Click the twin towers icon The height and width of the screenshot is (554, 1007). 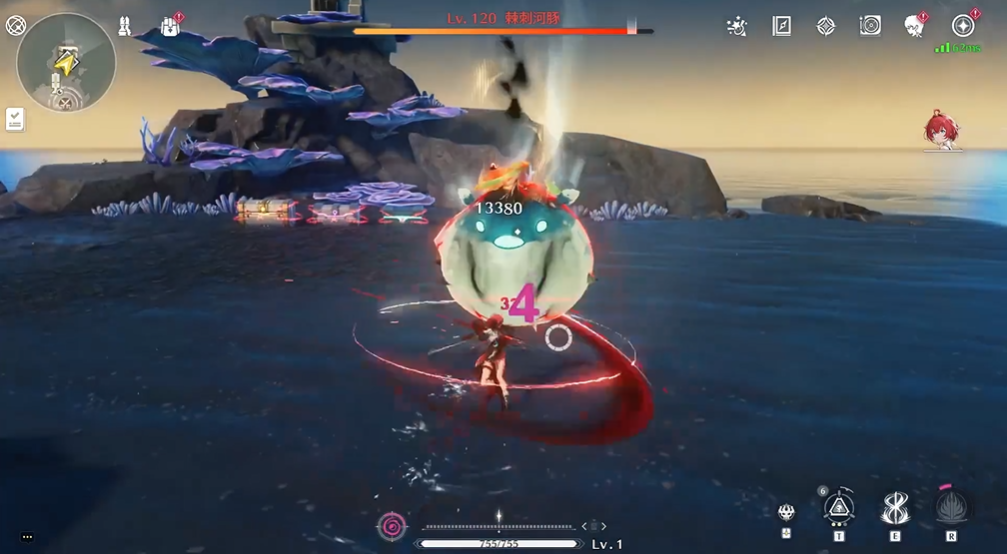pos(125,26)
